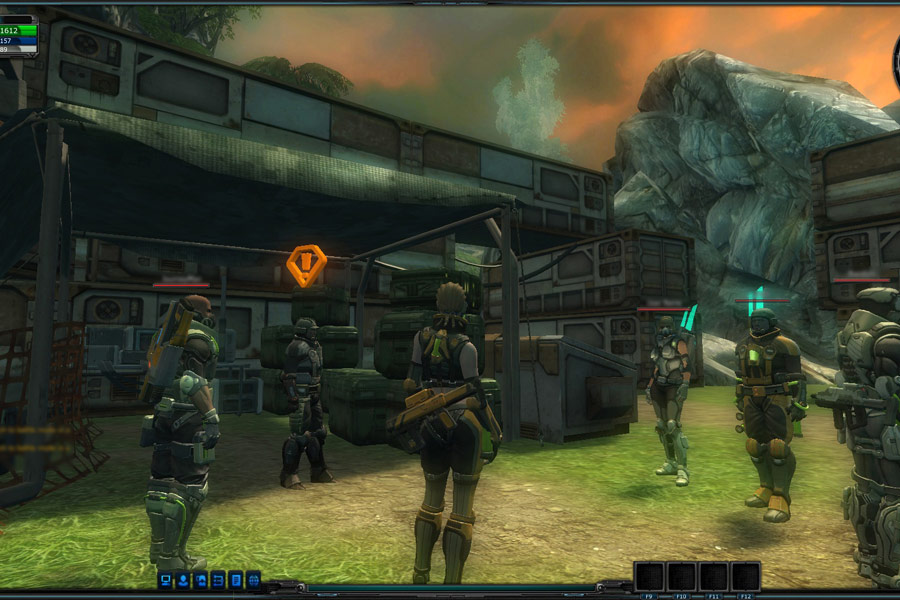Select the empty F9 quick slot
This screenshot has height=600, width=900.
tap(650, 576)
